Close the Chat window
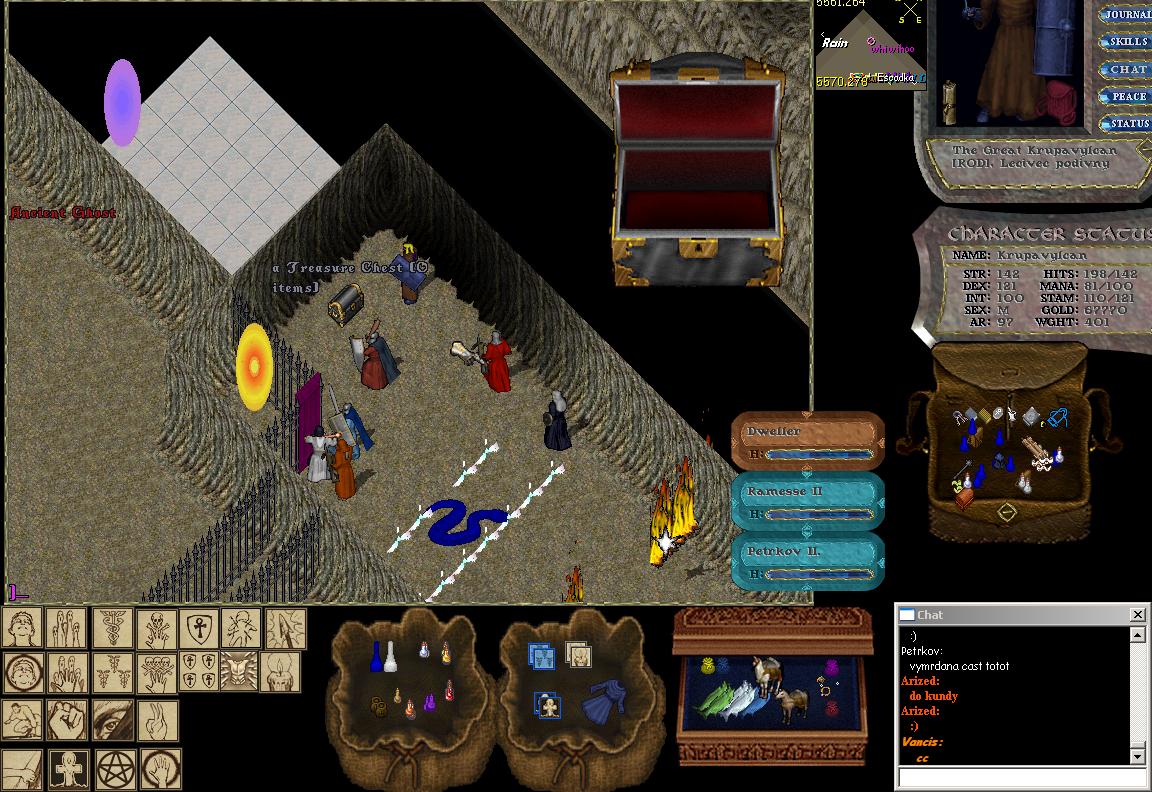 [x=1137, y=614]
